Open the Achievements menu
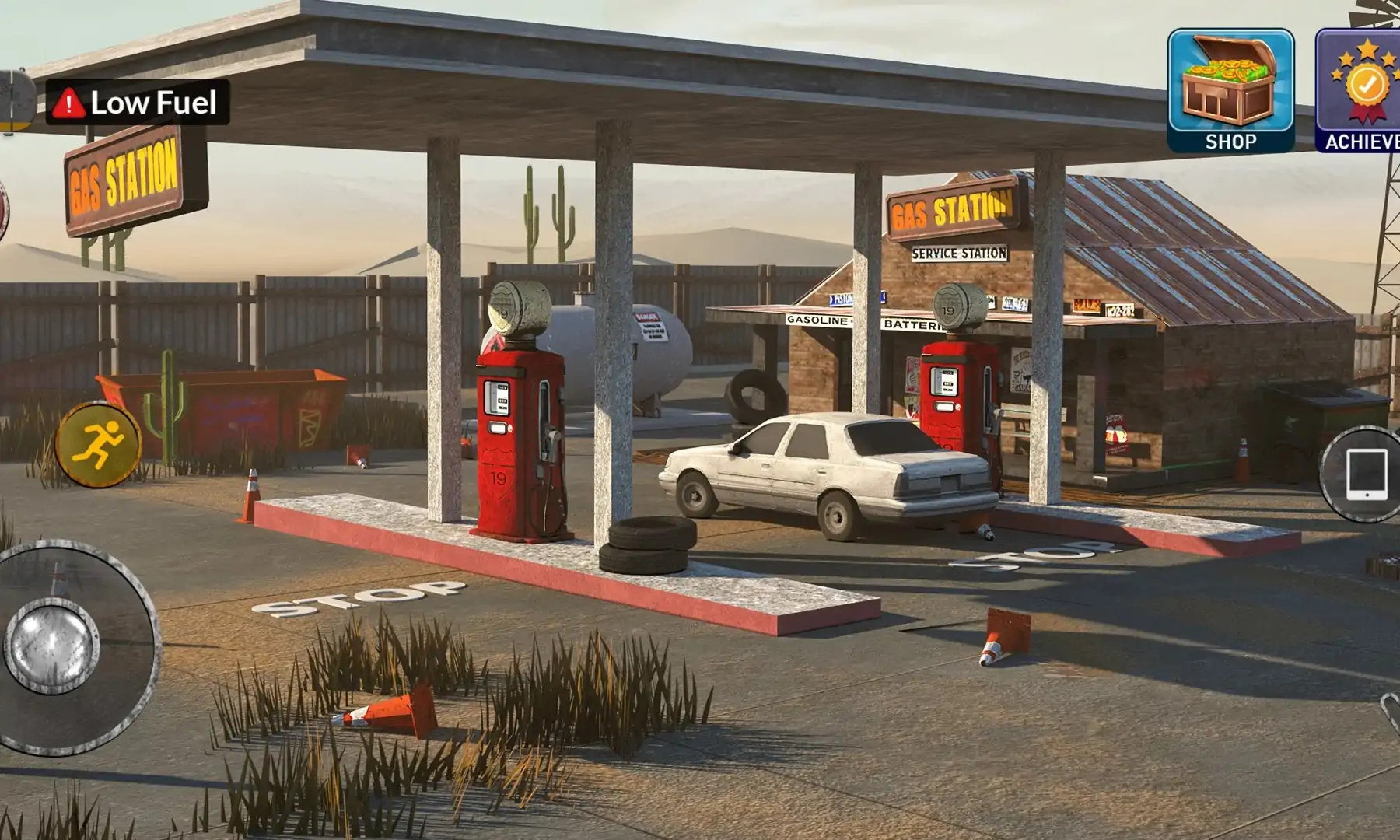 1361,89
